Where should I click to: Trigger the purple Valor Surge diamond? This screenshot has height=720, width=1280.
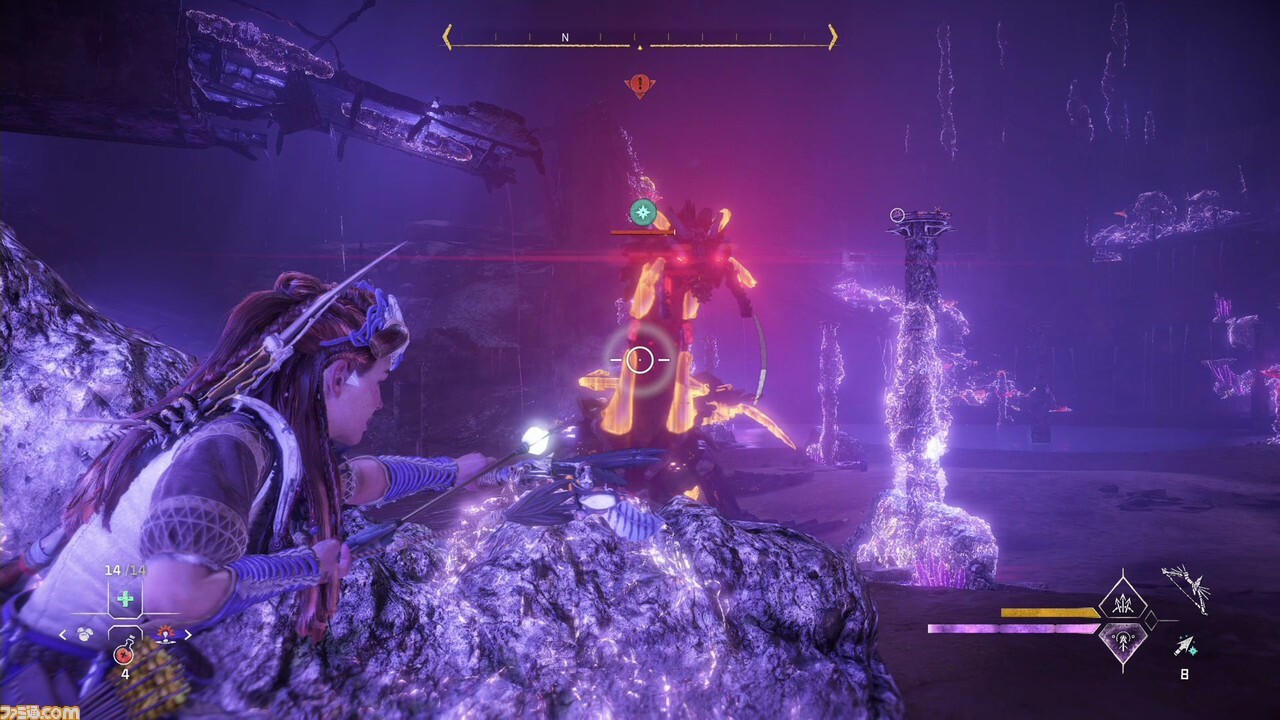coord(1122,640)
